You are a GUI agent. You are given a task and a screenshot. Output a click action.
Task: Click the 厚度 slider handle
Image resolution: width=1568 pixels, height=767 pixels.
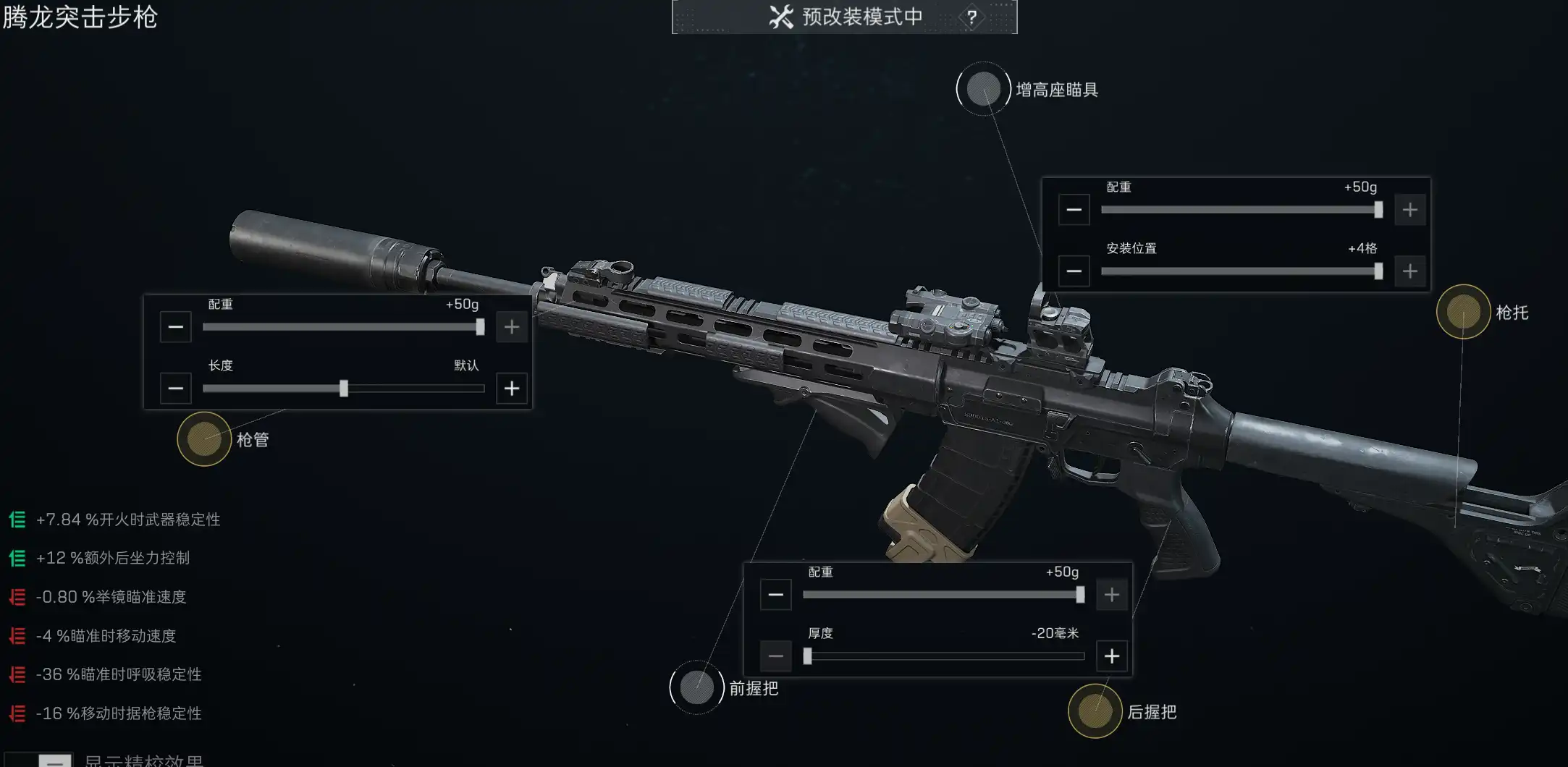click(x=809, y=655)
